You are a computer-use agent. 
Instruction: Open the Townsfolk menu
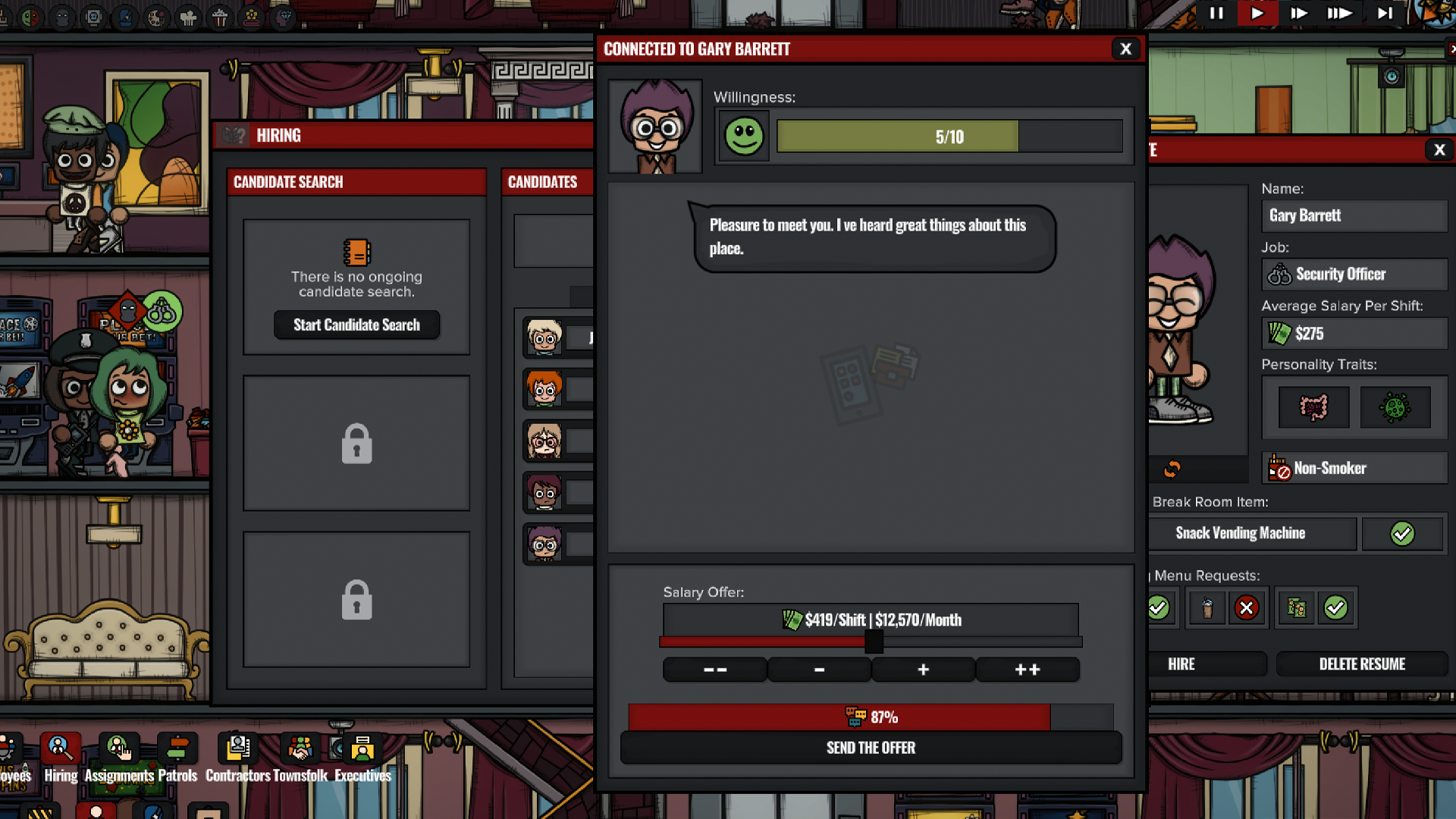click(300, 757)
